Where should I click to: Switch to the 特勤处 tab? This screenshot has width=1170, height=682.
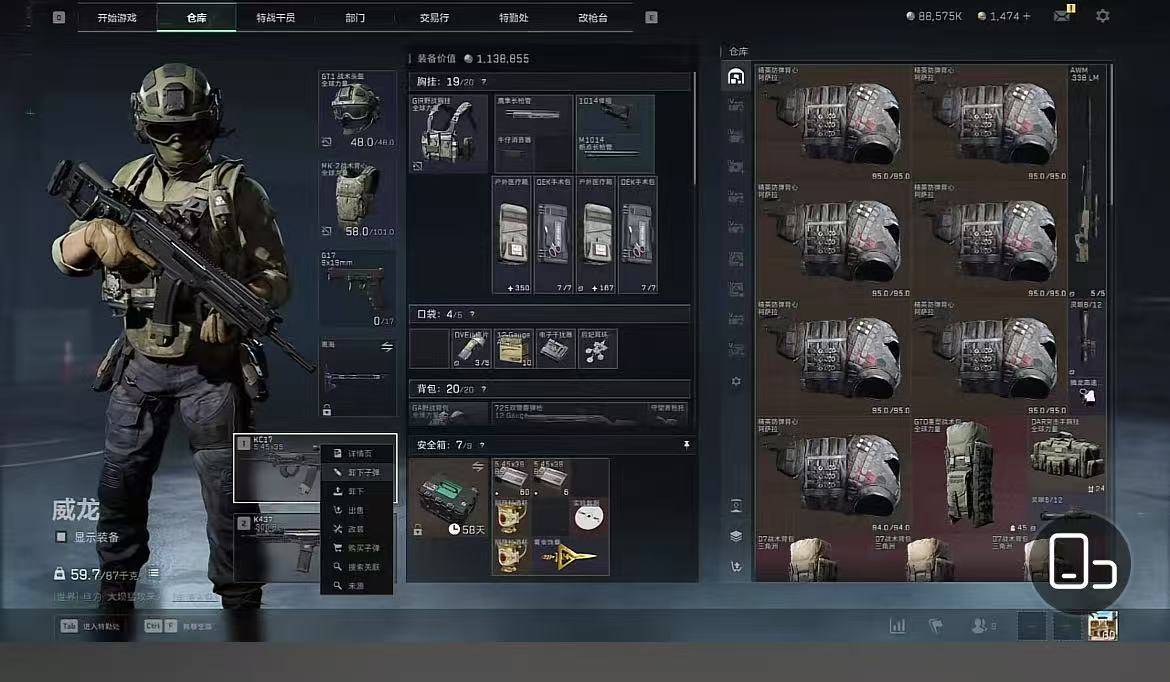pos(513,17)
